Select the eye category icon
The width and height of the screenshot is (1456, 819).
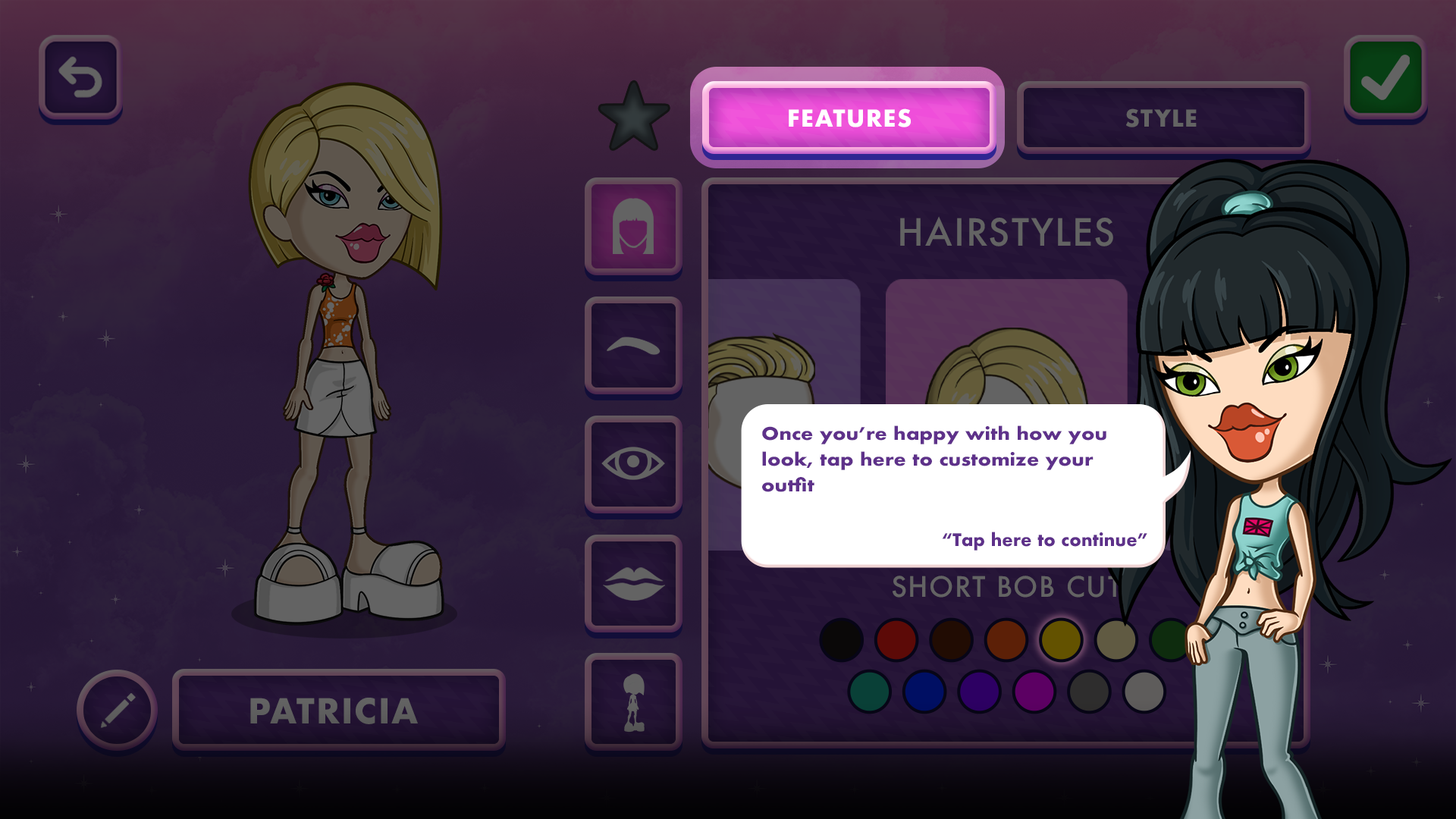pos(633,464)
